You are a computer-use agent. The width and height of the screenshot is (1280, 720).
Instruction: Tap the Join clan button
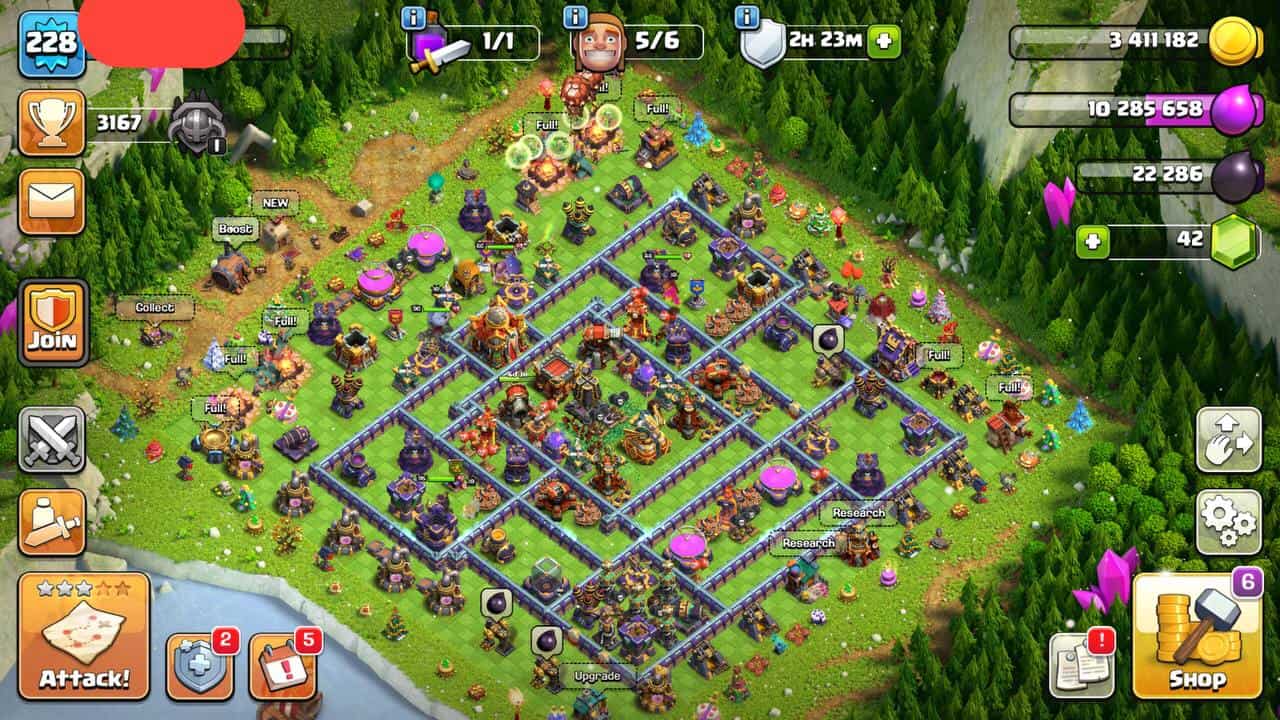(x=52, y=322)
